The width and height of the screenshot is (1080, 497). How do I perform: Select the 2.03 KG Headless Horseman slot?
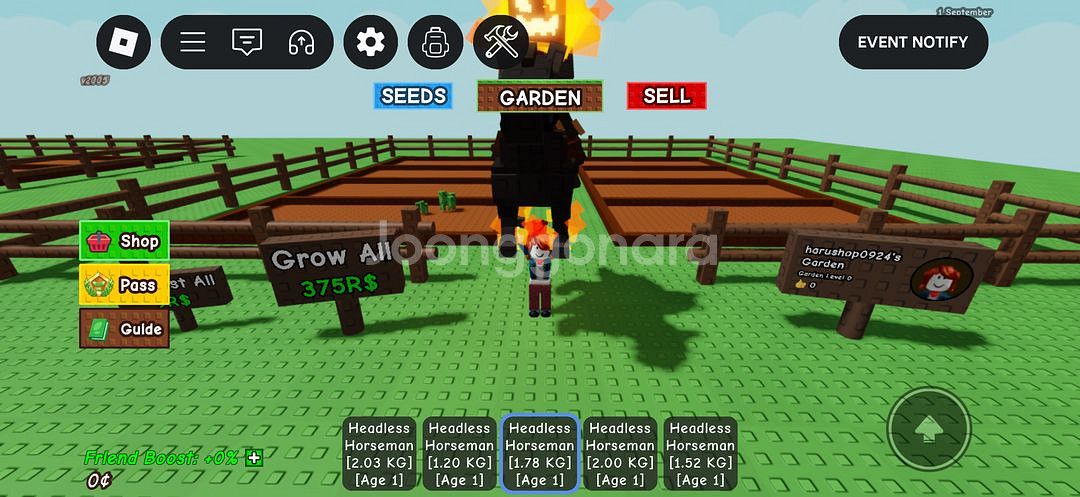coord(379,454)
